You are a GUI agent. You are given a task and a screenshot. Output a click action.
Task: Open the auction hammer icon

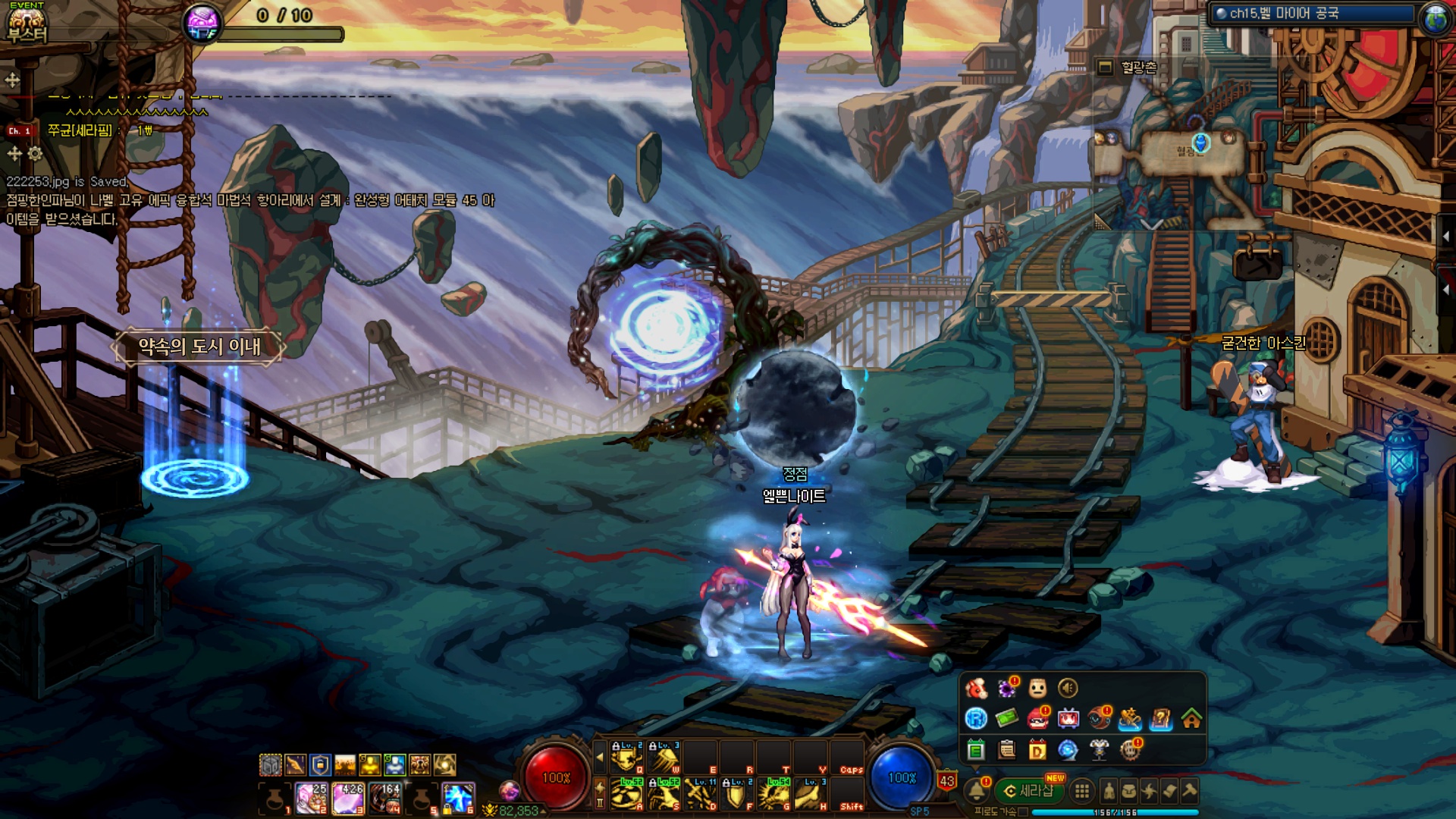(1190, 791)
